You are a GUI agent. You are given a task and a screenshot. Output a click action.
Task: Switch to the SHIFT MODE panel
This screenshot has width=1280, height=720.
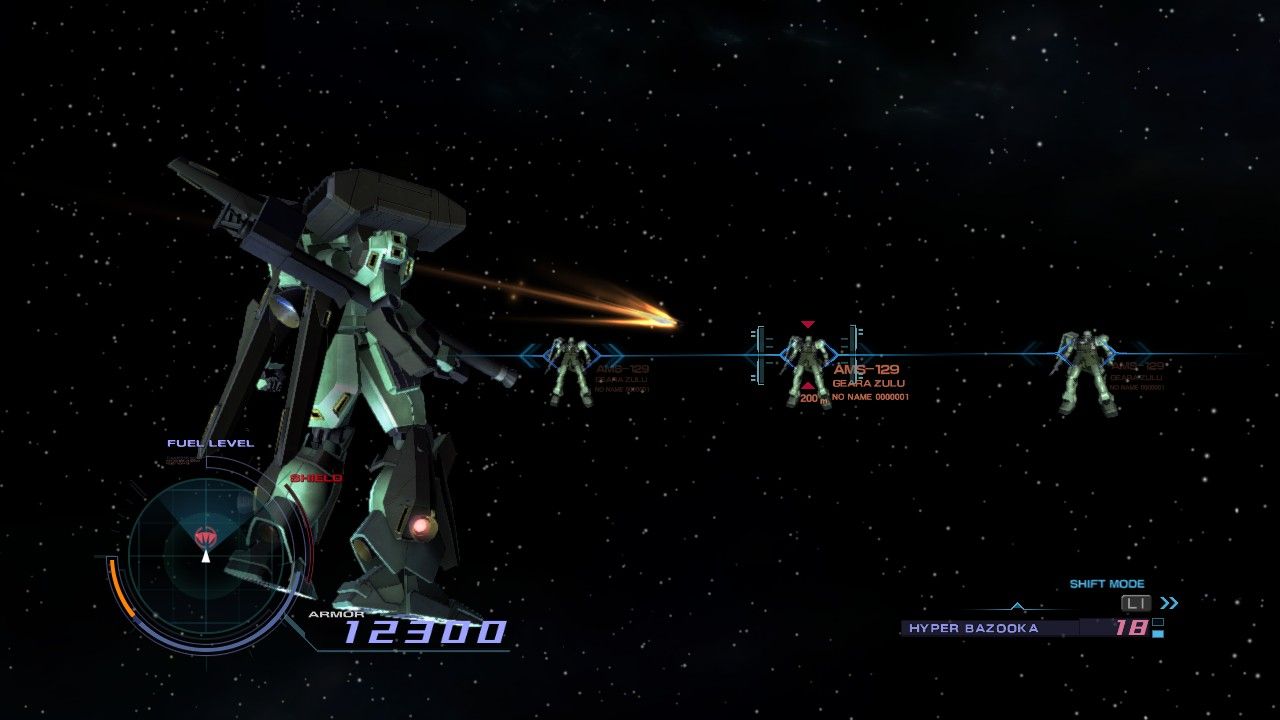(x=1107, y=583)
